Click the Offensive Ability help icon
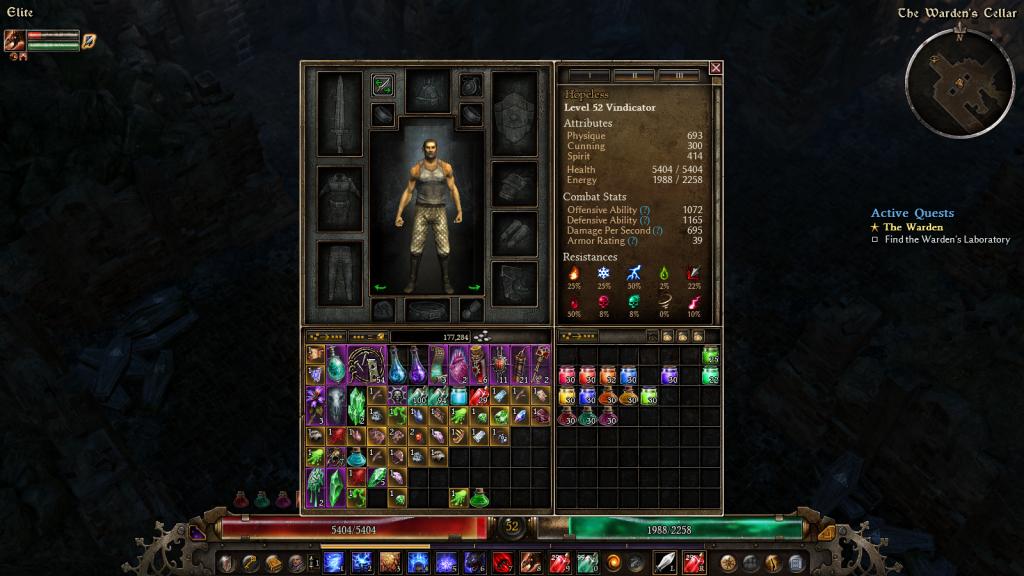The width and height of the screenshot is (1024, 576). tap(645, 210)
